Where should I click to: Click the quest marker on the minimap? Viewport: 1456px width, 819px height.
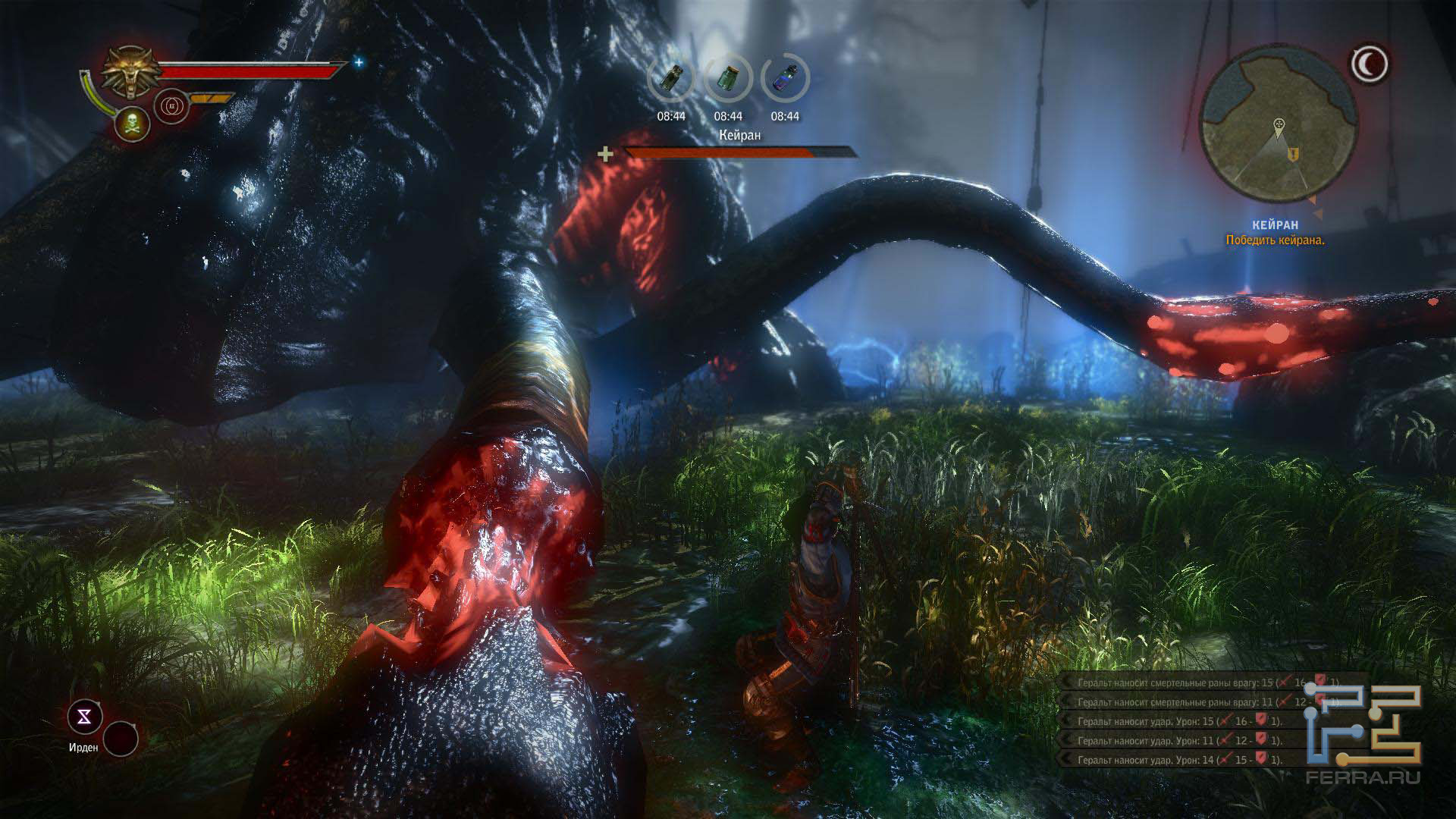pyautogui.click(x=1294, y=154)
